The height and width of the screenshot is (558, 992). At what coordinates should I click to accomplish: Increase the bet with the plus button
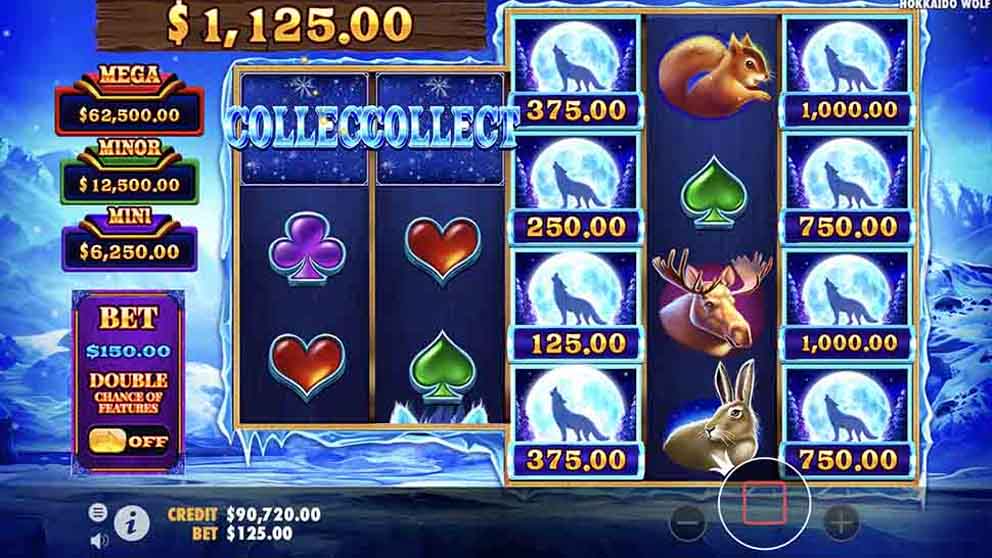point(840,521)
